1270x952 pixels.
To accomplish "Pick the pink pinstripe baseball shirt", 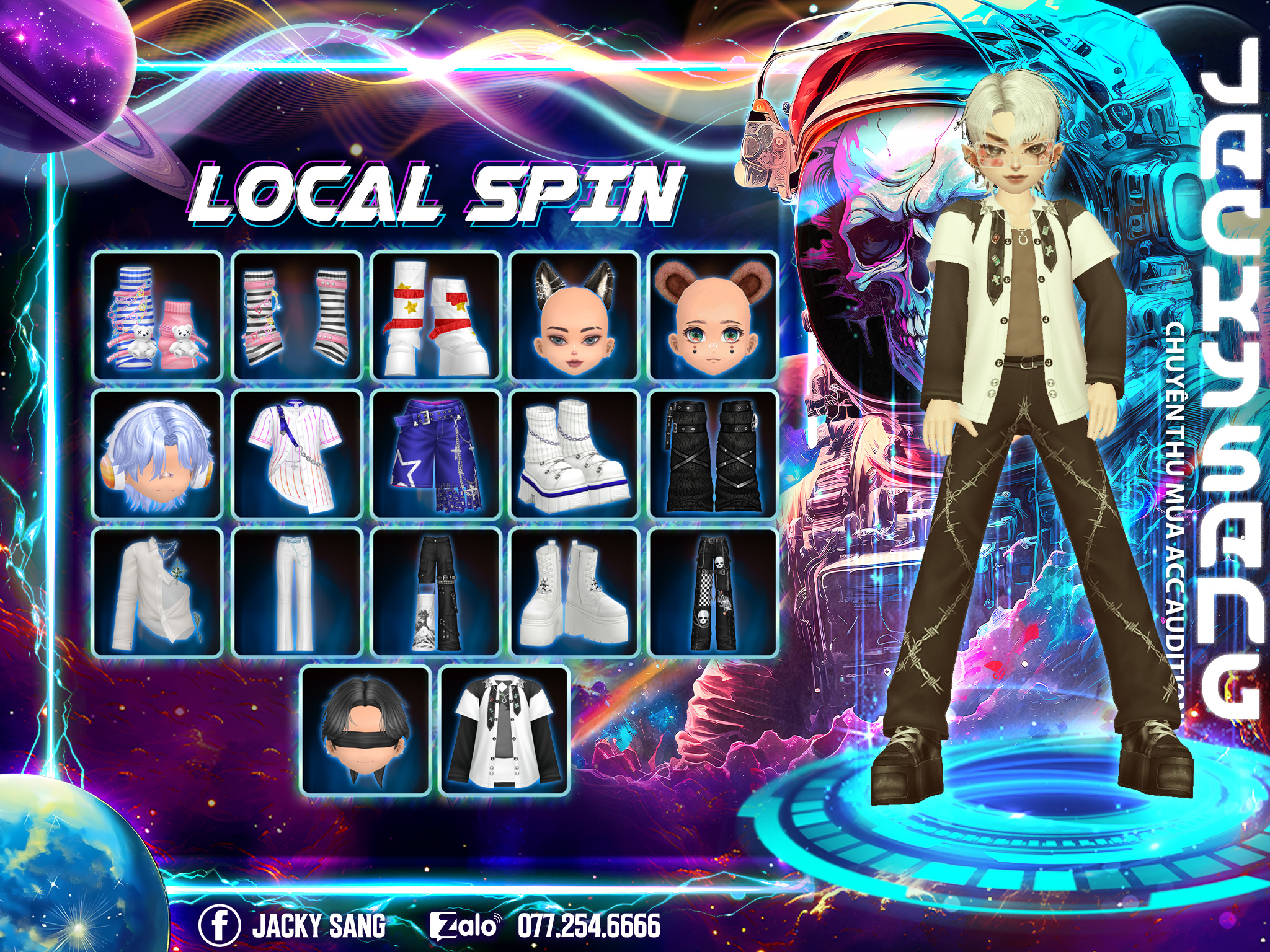I will pos(297,454).
